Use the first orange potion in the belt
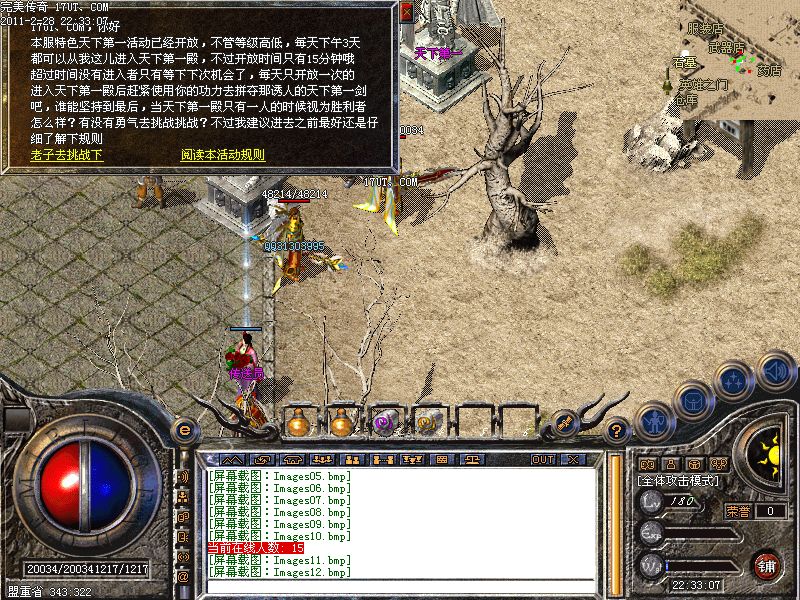 (x=298, y=422)
